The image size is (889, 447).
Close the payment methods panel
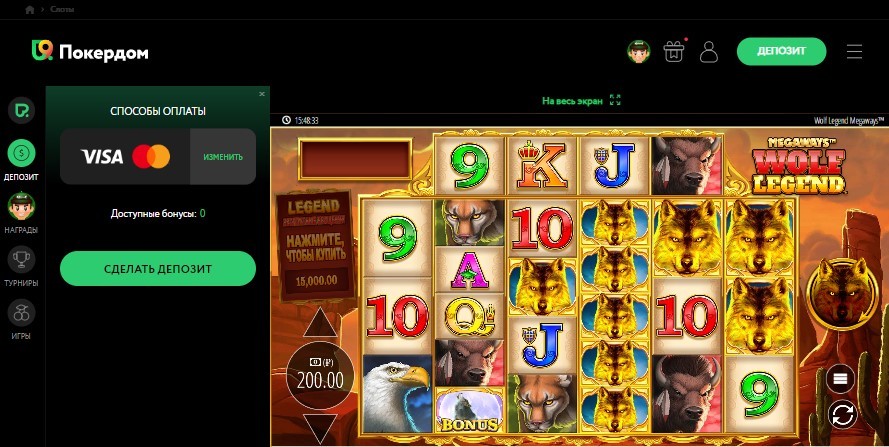click(x=262, y=94)
